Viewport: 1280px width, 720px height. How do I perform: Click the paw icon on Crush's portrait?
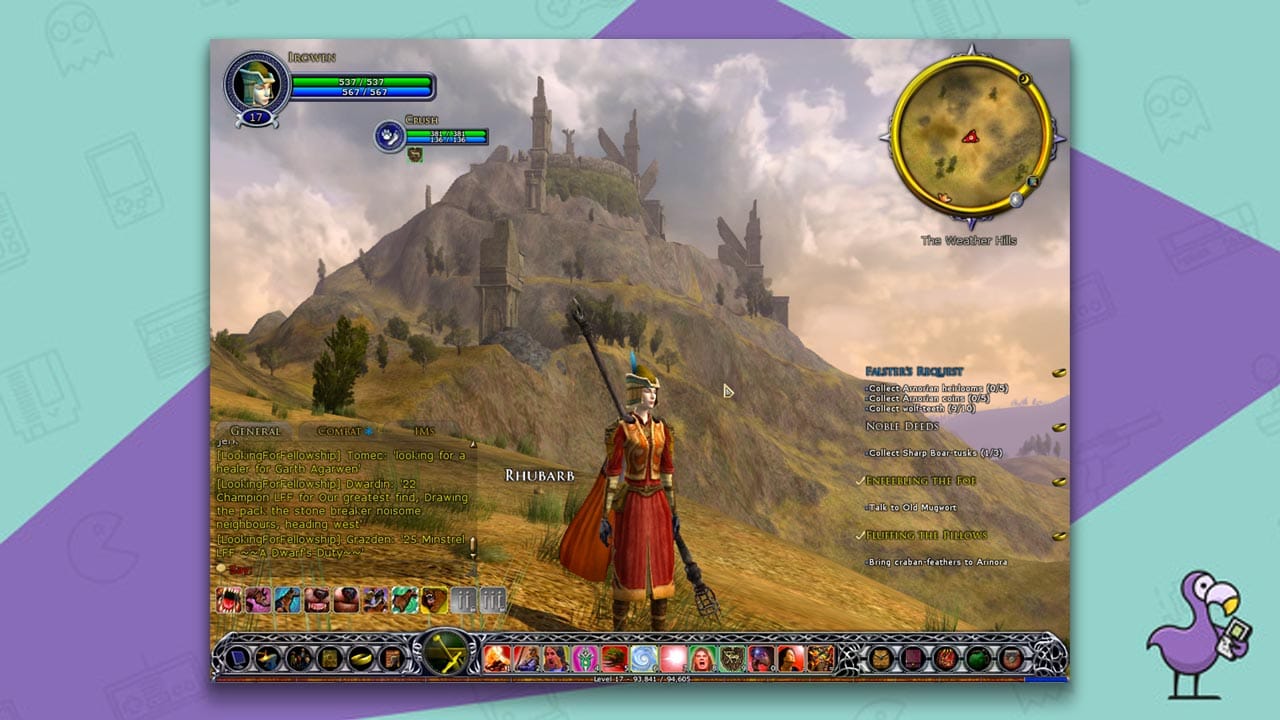click(389, 134)
